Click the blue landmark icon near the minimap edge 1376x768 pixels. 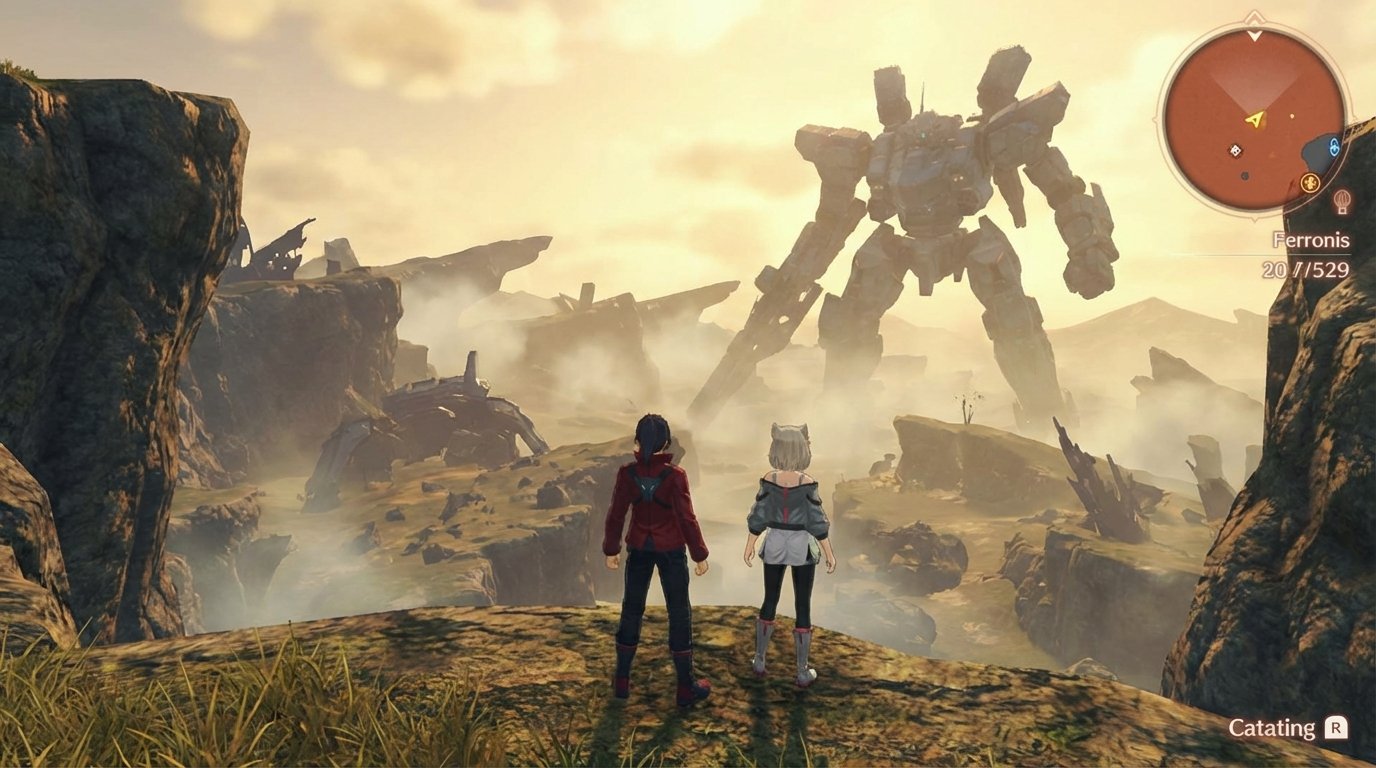(1333, 145)
